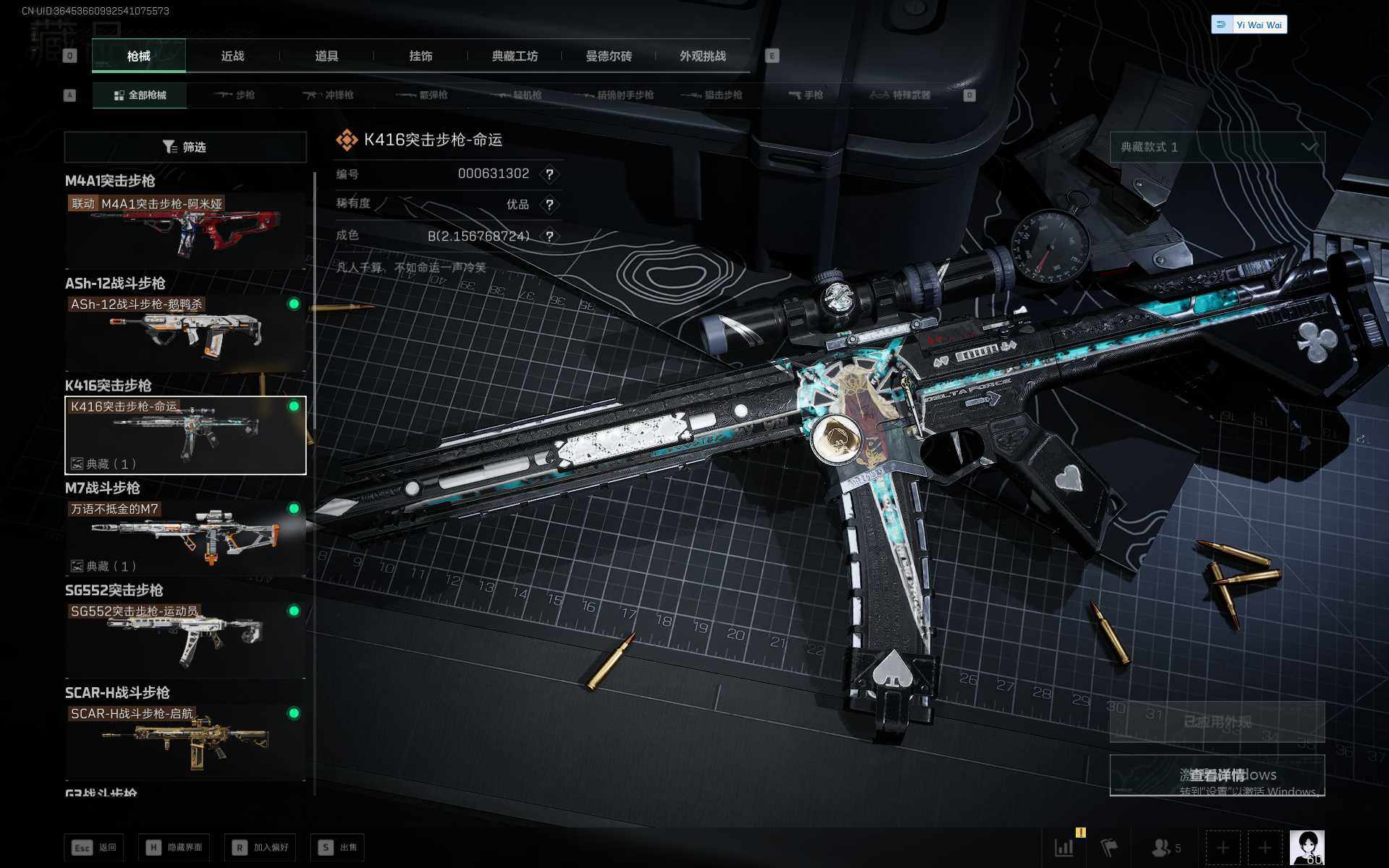1389x868 pixels.
Task: Show only 手枪 pistols
Action: pos(806,95)
